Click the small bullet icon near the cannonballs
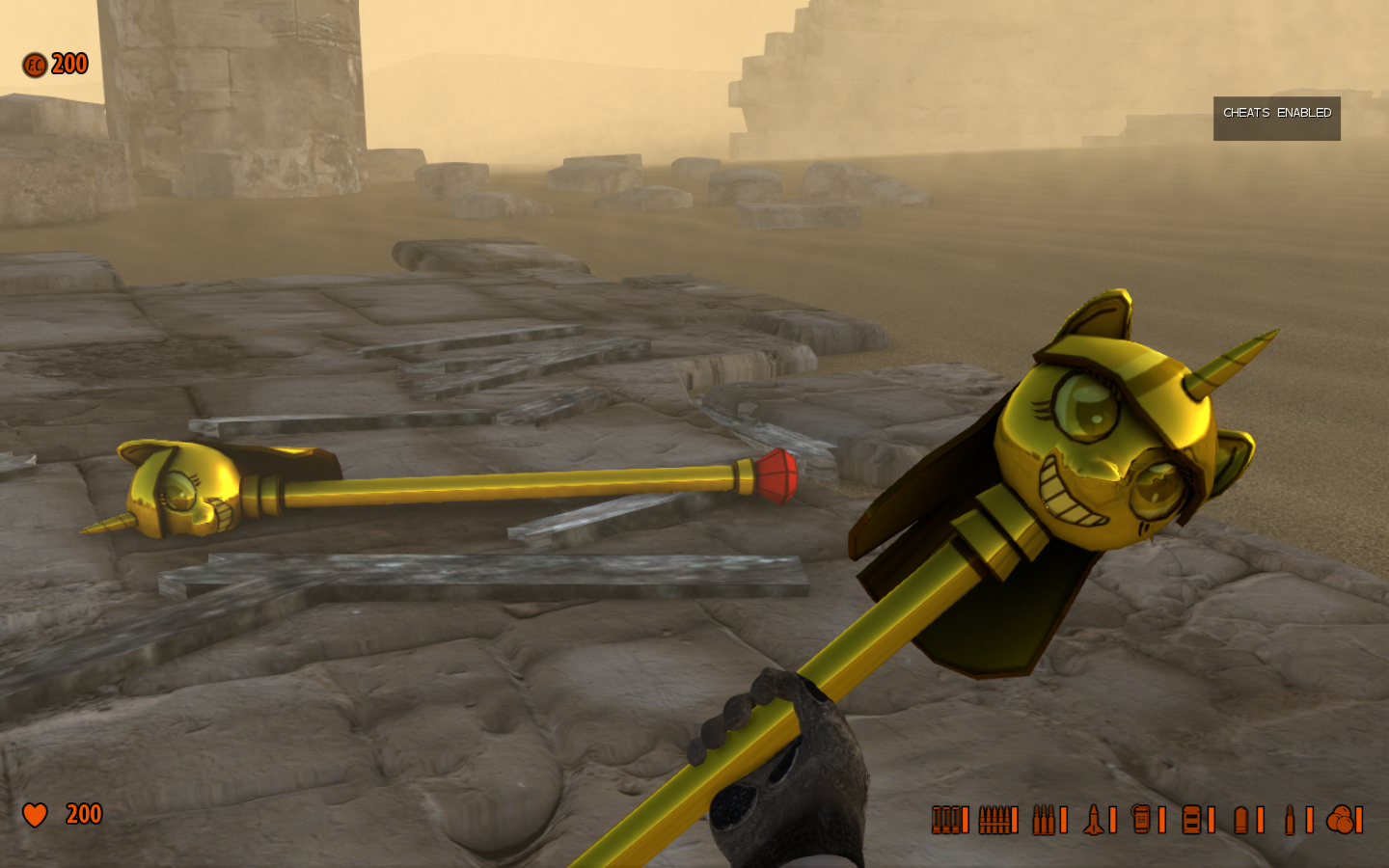 coord(1290,820)
